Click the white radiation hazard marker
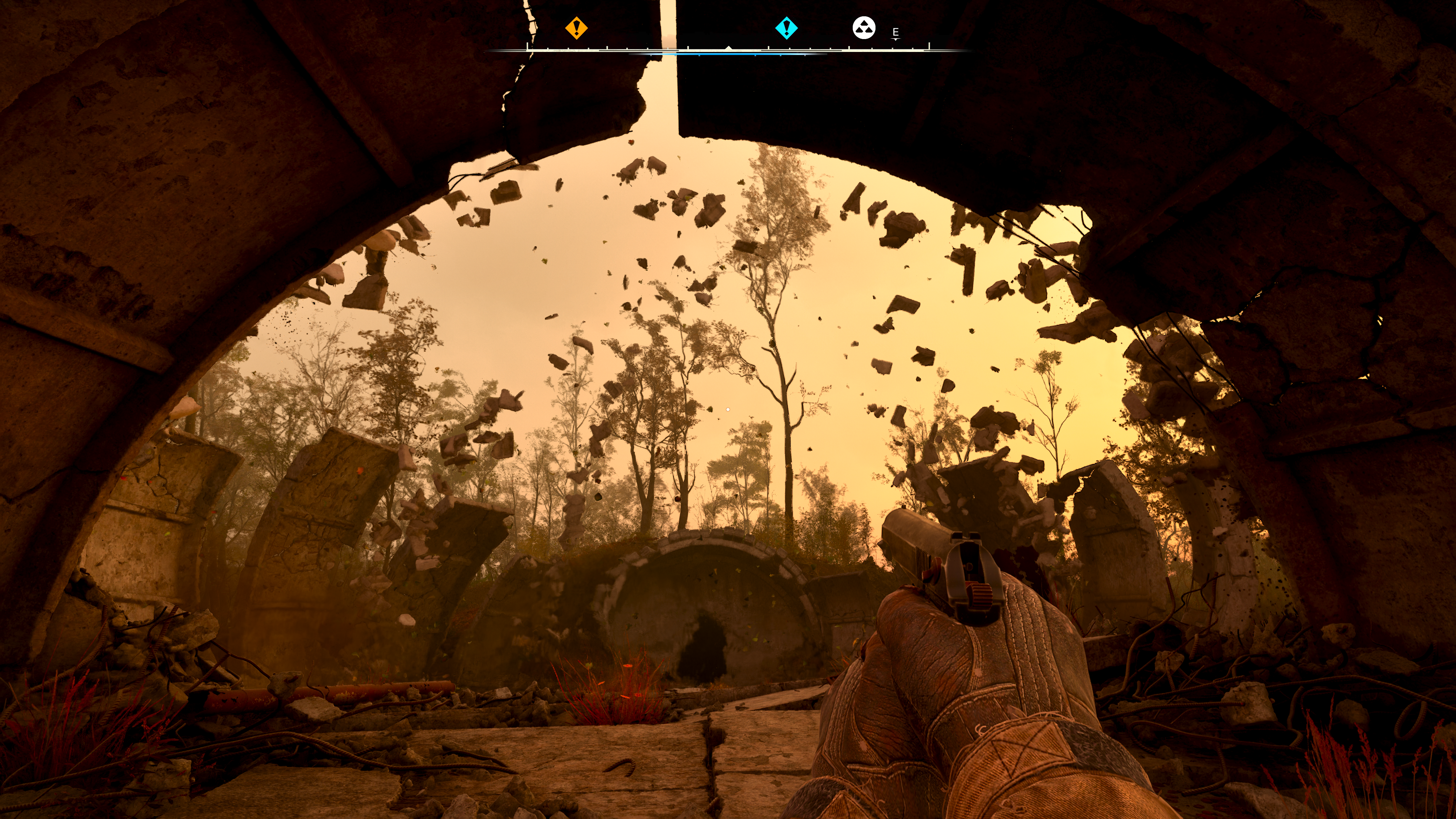Image resolution: width=1456 pixels, height=819 pixels. (x=864, y=28)
